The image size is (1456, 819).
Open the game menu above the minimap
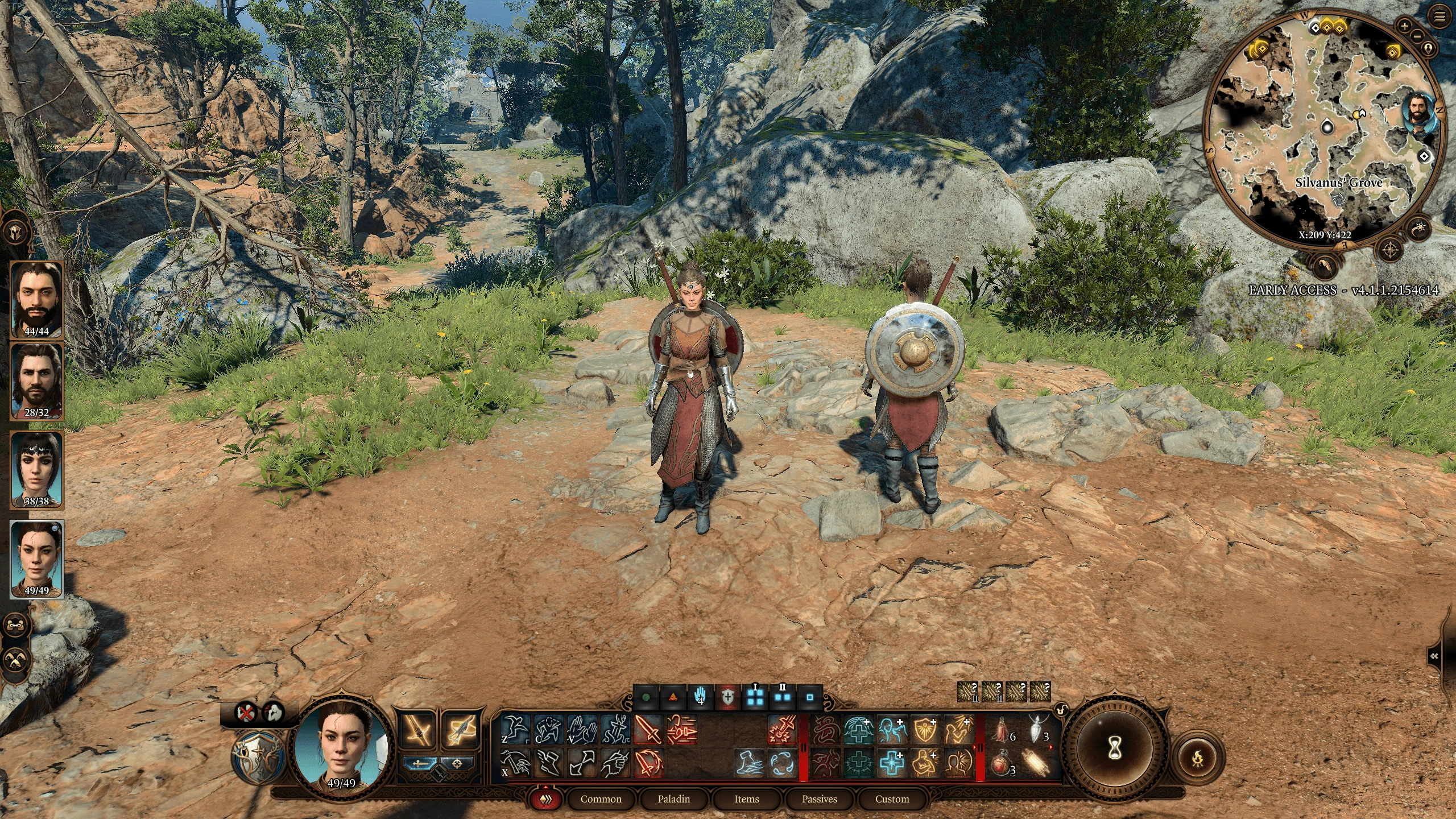point(1440,18)
